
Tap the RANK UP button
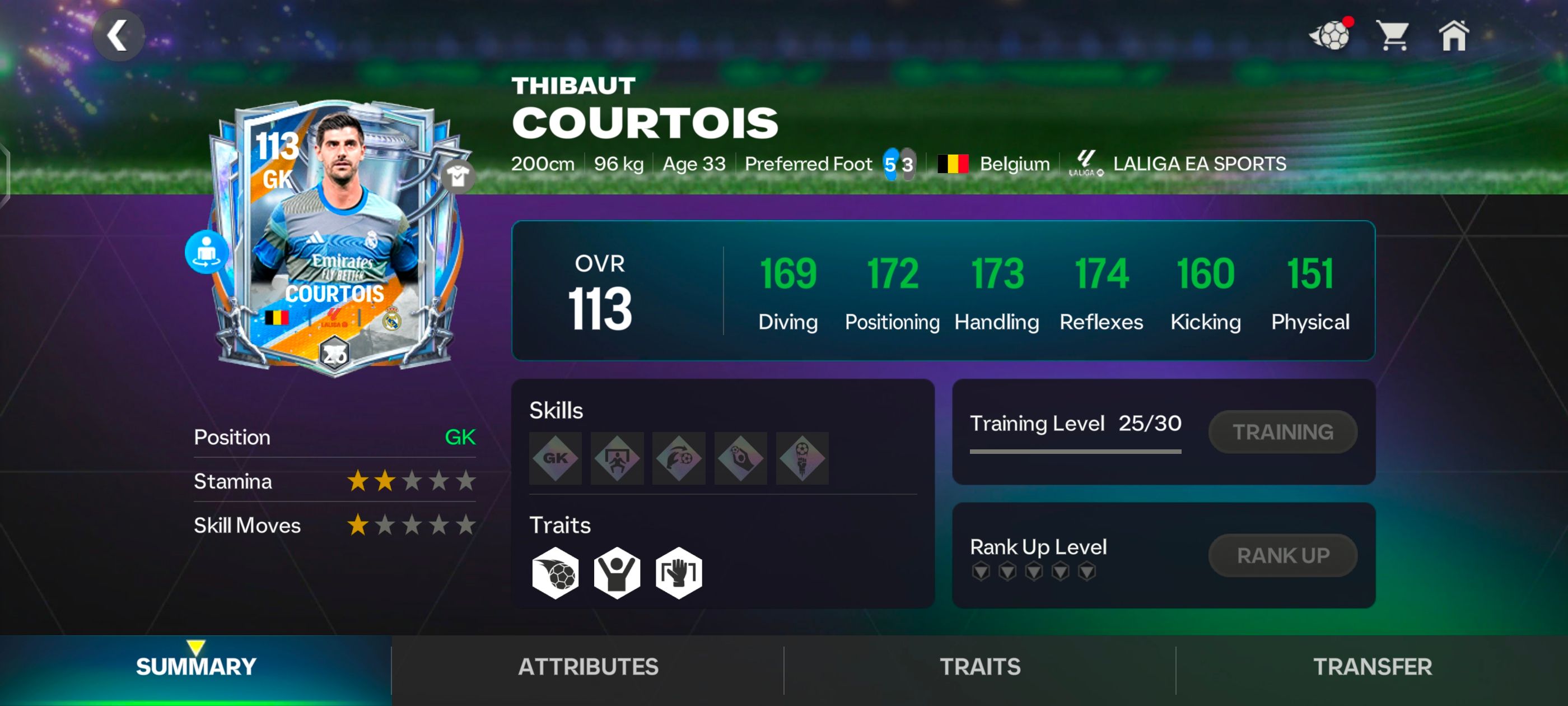coord(1282,555)
